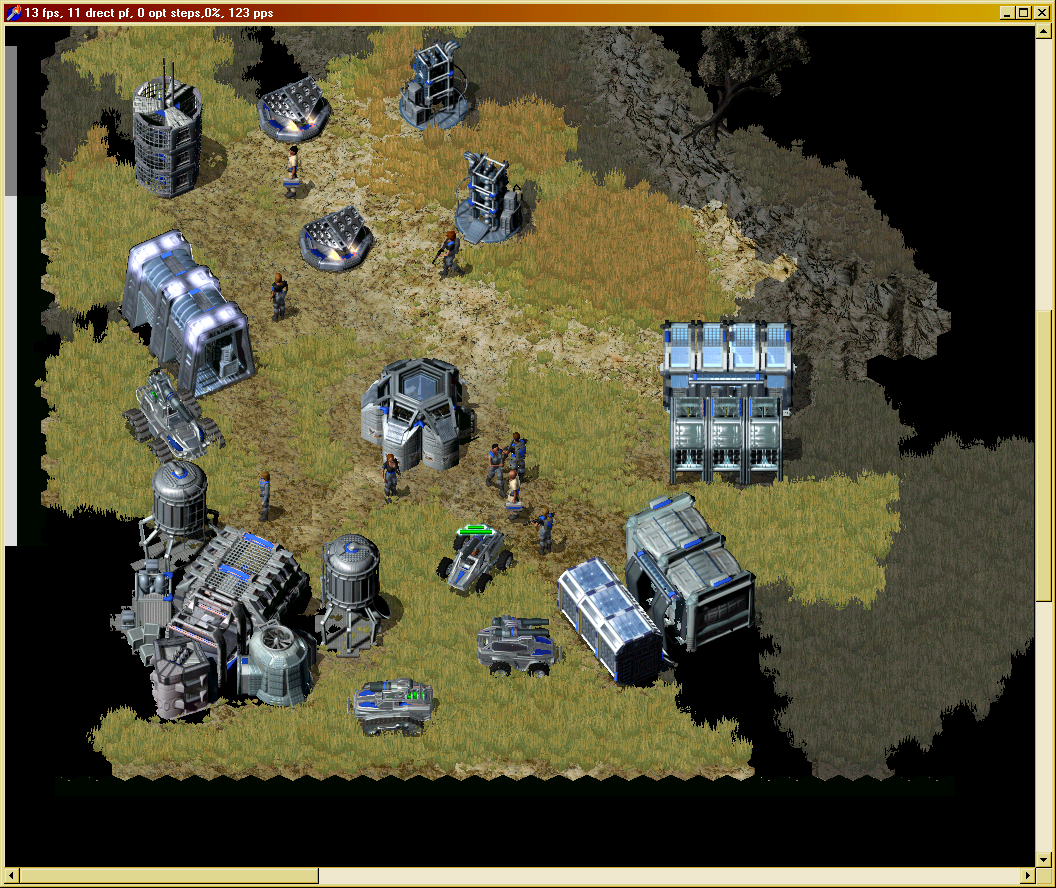
Task: Click the horizontal scrollbar's right arrow
Action: pyautogui.click(x=1029, y=876)
